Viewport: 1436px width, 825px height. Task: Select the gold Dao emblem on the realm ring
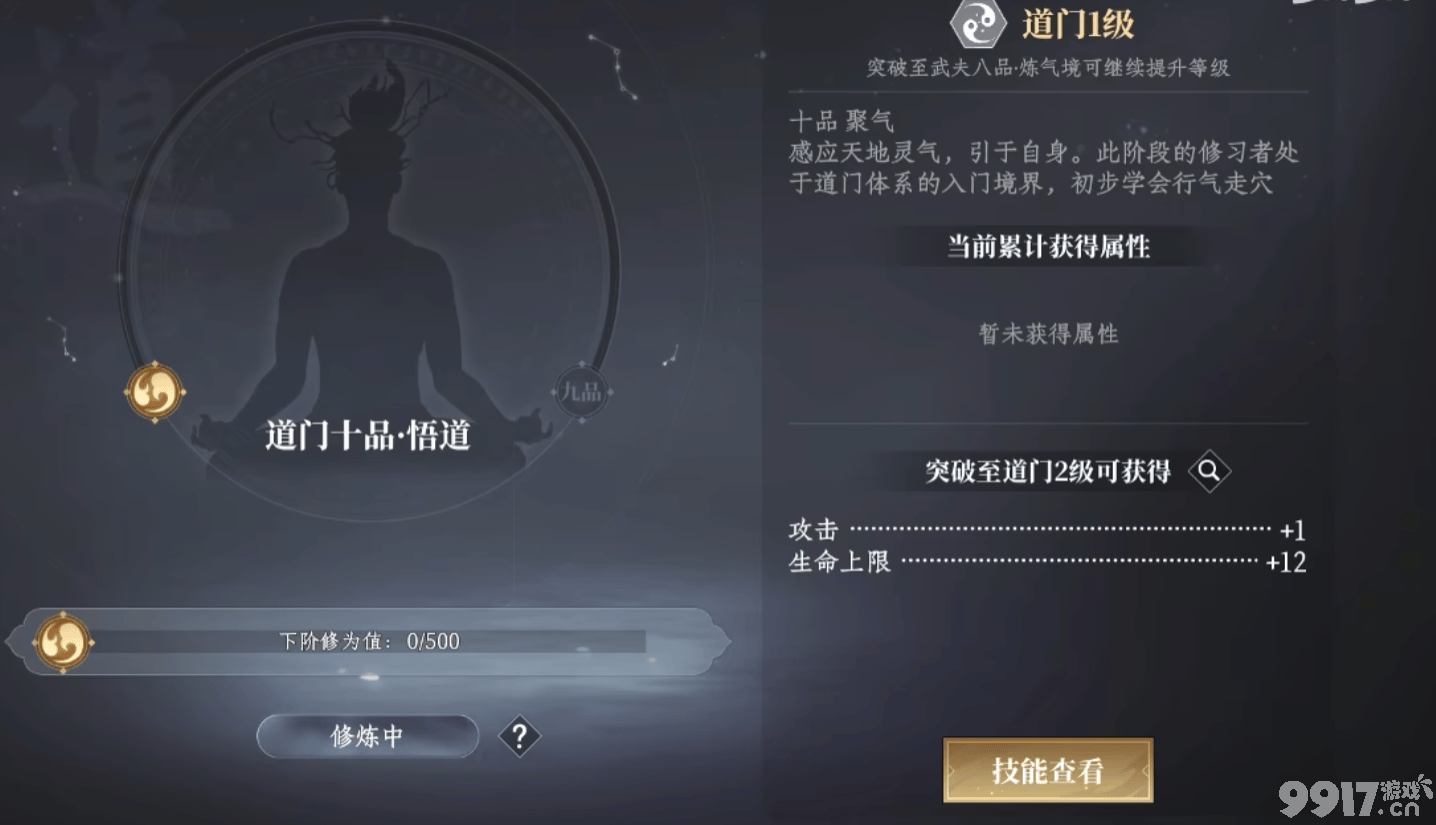point(156,391)
